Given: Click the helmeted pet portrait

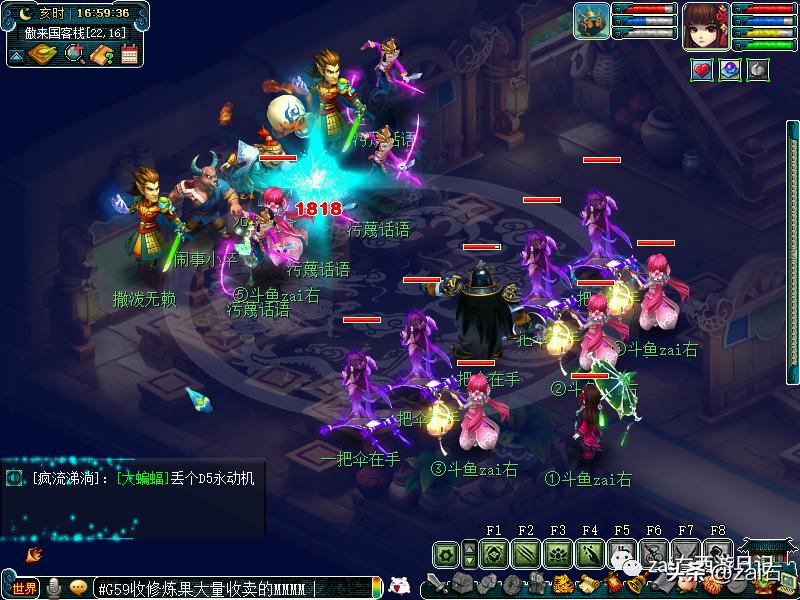Looking at the screenshot, I should 592,22.
